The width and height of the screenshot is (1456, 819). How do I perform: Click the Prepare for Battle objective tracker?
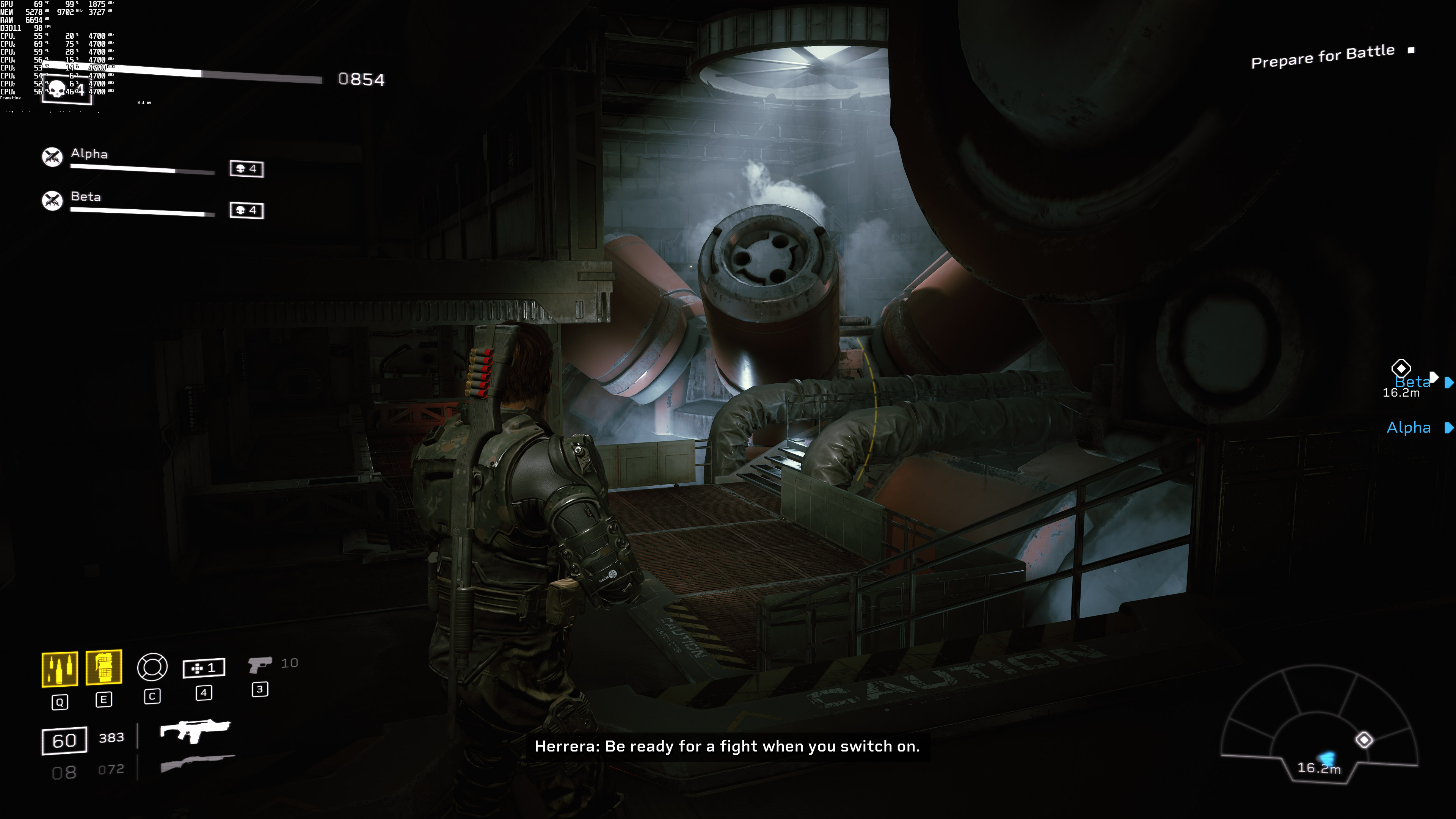coord(1323,56)
